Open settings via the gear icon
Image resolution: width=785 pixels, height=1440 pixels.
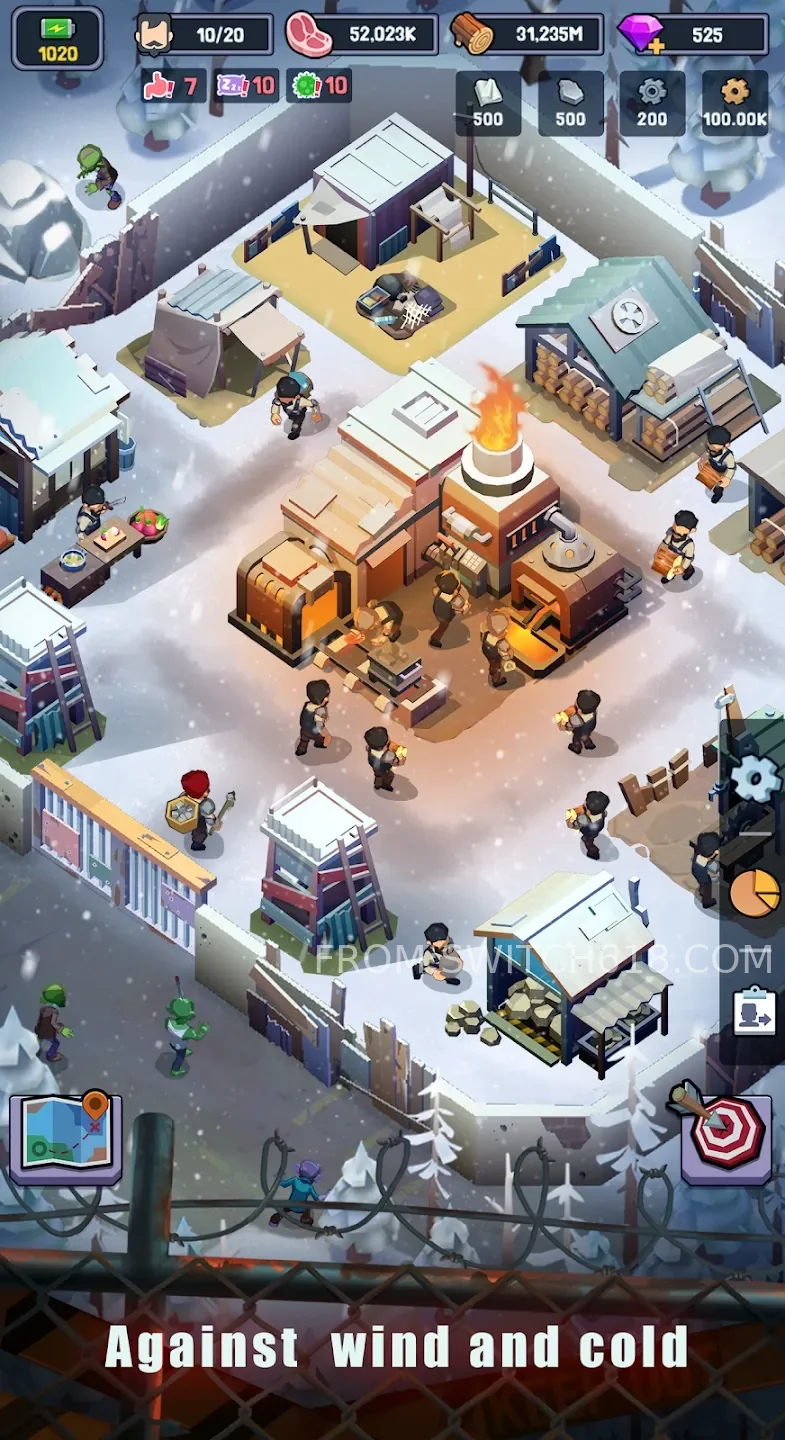click(752, 779)
